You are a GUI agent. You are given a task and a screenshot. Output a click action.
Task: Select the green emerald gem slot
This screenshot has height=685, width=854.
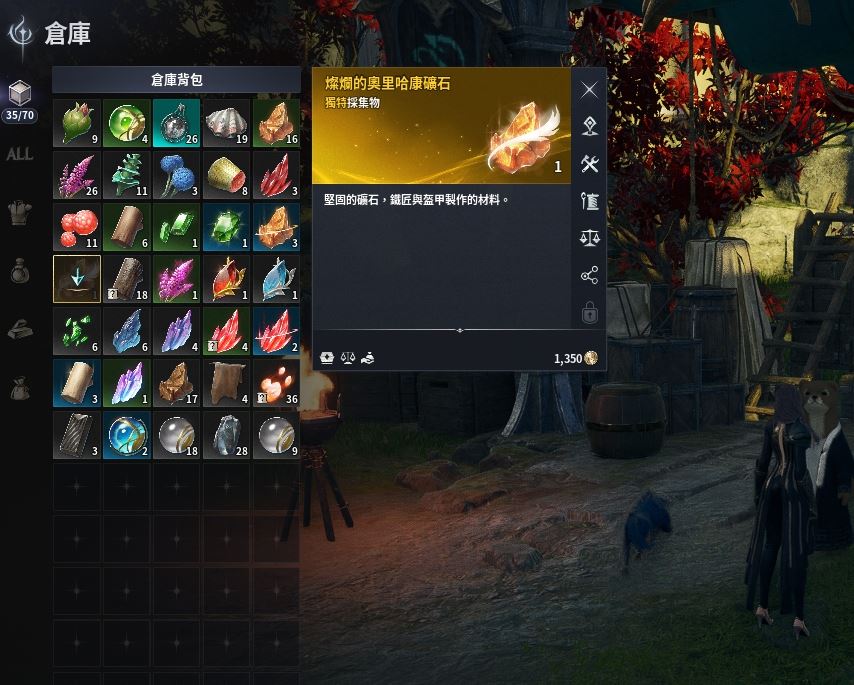point(227,227)
